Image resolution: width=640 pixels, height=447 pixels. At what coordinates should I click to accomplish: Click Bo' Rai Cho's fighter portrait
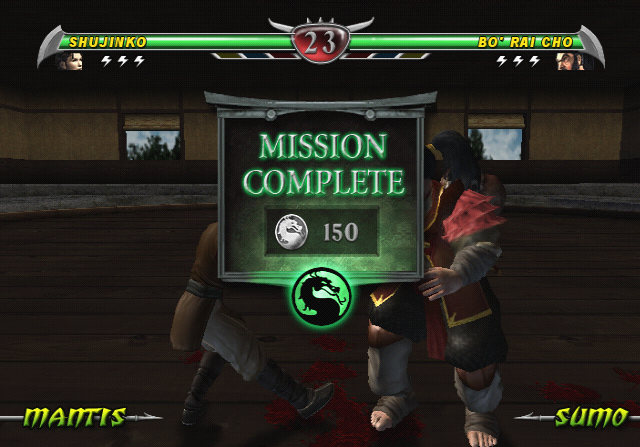(567, 61)
